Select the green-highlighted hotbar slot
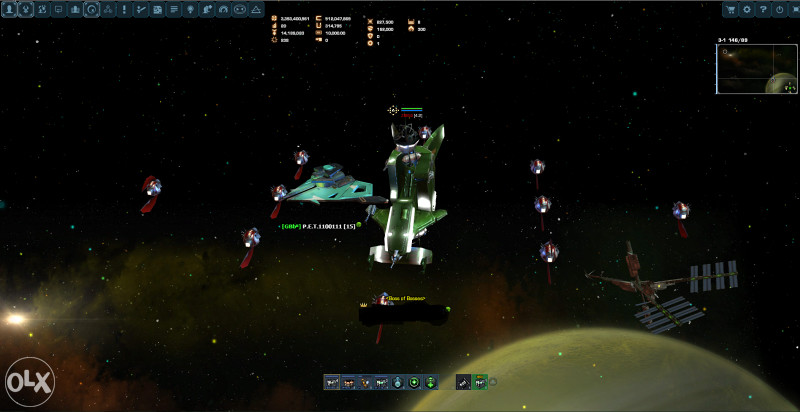 click(x=479, y=382)
